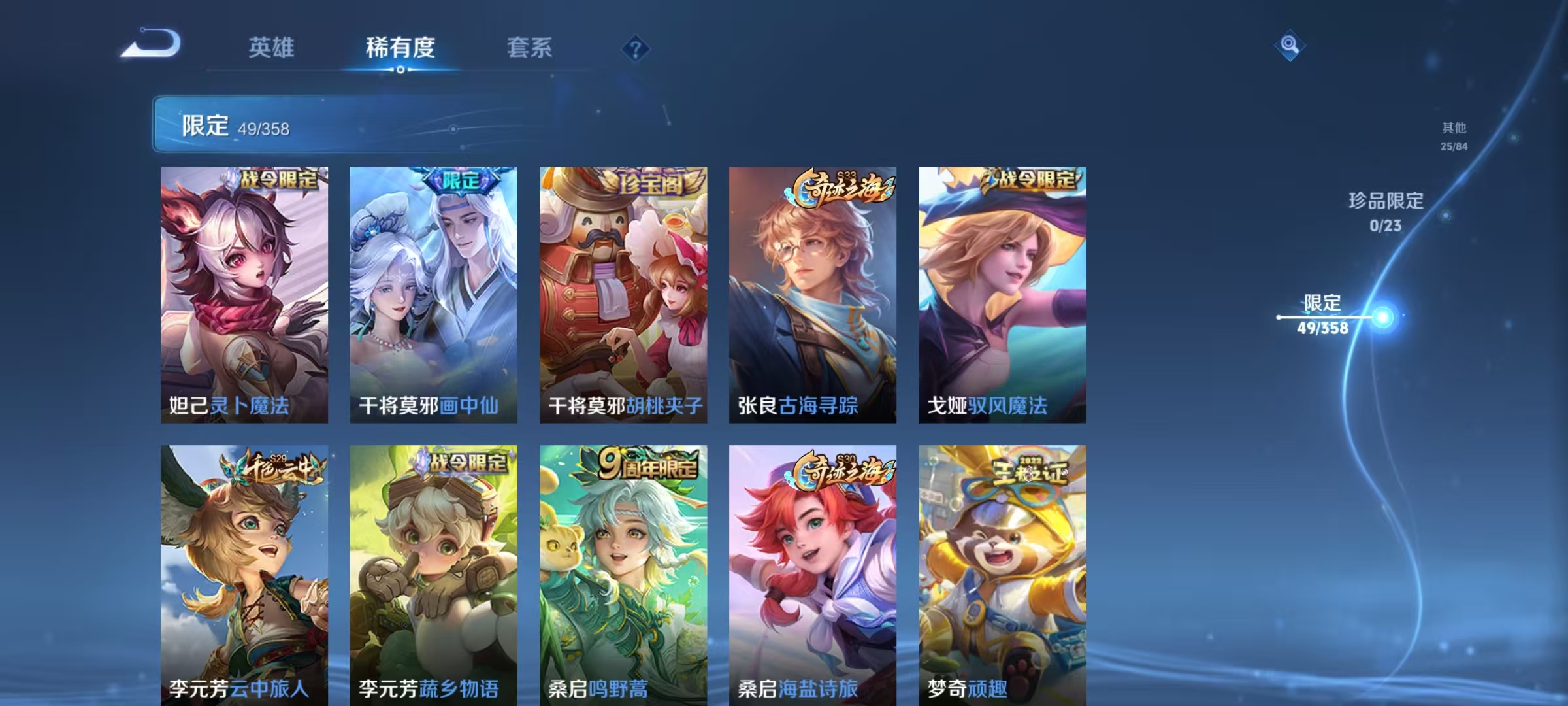Viewport: 1568px width, 706px height.
Task: Switch to the 套系 tab
Action: pyautogui.click(x=529, y=48)
